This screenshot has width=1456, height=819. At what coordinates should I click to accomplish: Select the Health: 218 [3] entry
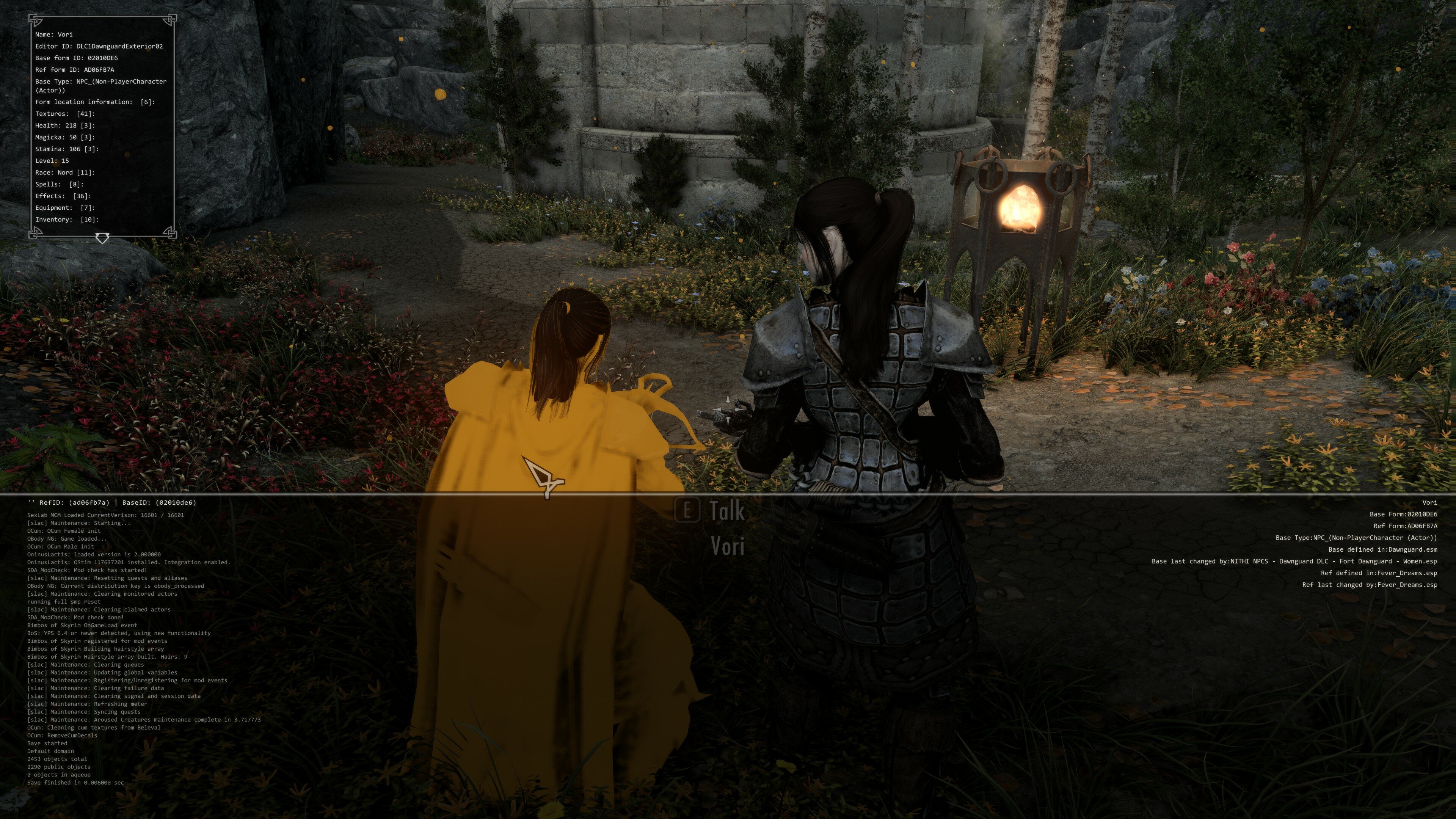tap(64, 126)
